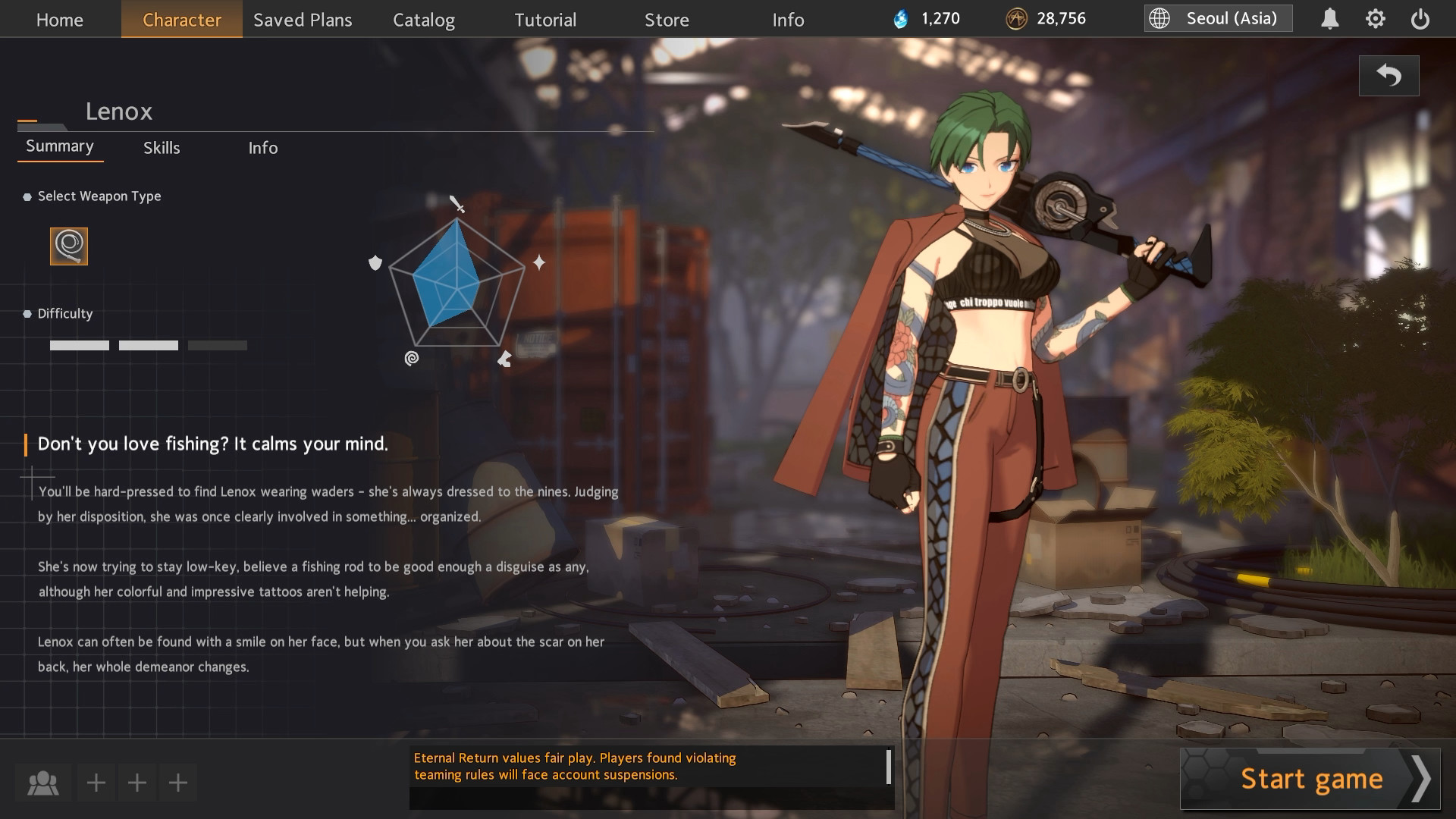Add a teammate using the last plus slot
This screenshot has width=1456, height=819.
(177, 783)
